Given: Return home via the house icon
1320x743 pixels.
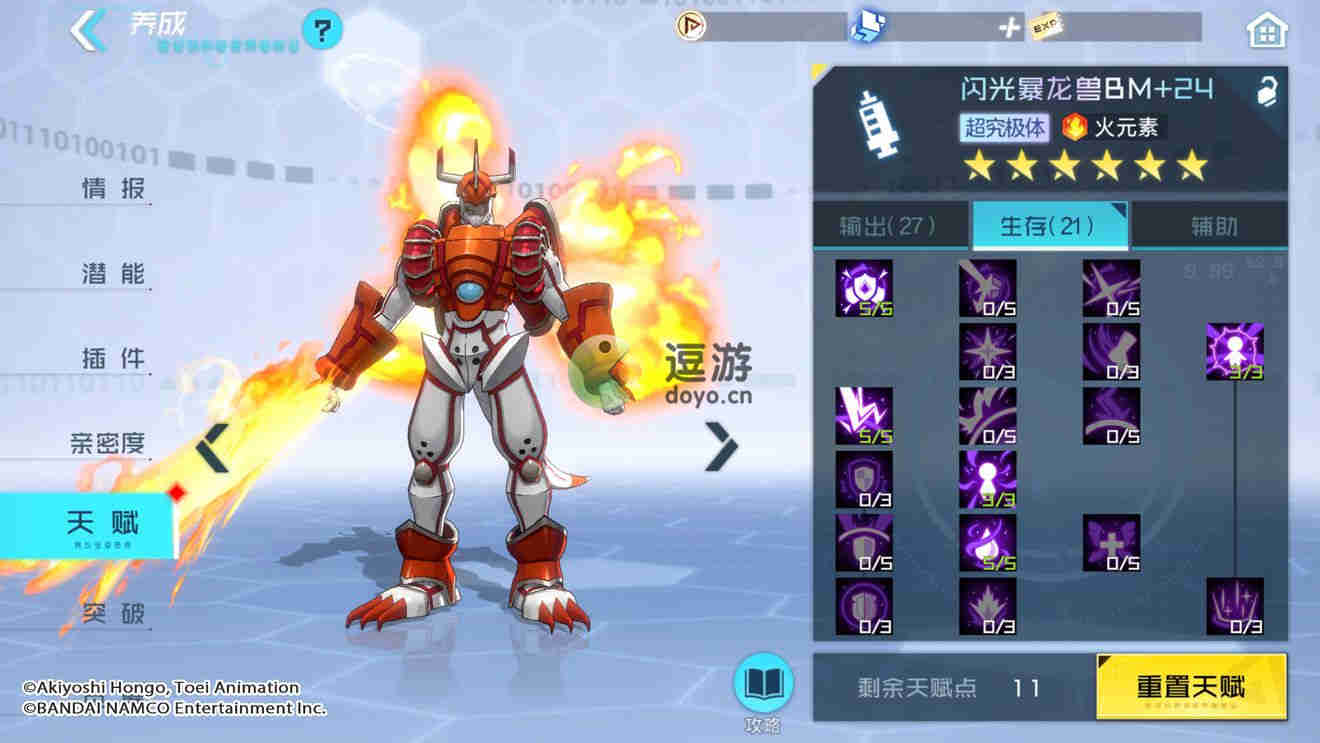Looking at the screenshot, I should [x=1266, y=30].
